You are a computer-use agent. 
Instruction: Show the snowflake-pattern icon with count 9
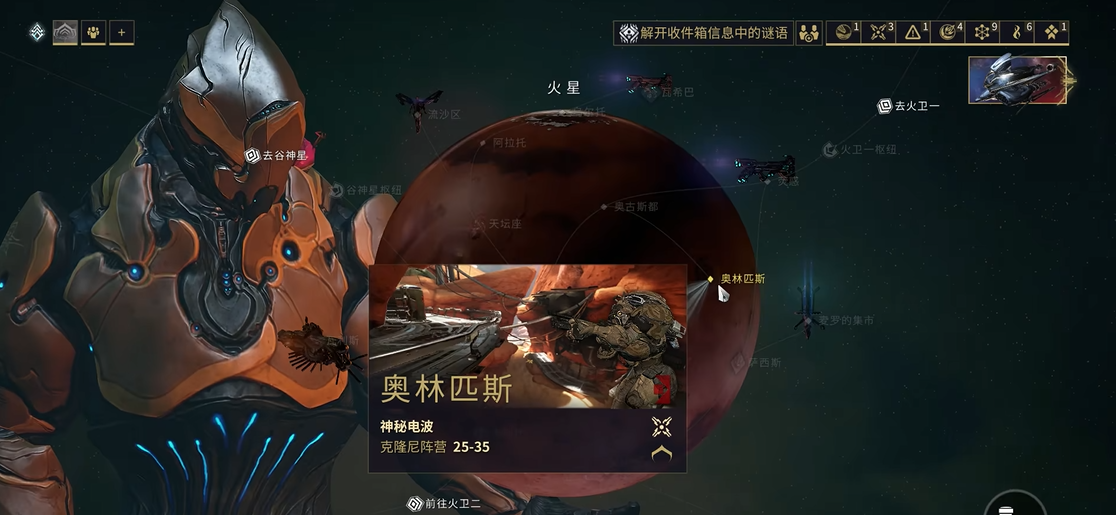click(x=984, y=33)
